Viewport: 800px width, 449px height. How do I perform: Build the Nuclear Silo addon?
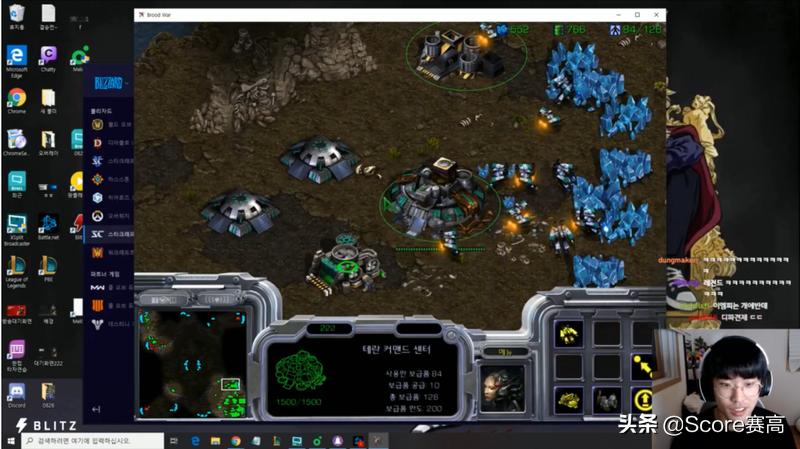click(605, 400)
